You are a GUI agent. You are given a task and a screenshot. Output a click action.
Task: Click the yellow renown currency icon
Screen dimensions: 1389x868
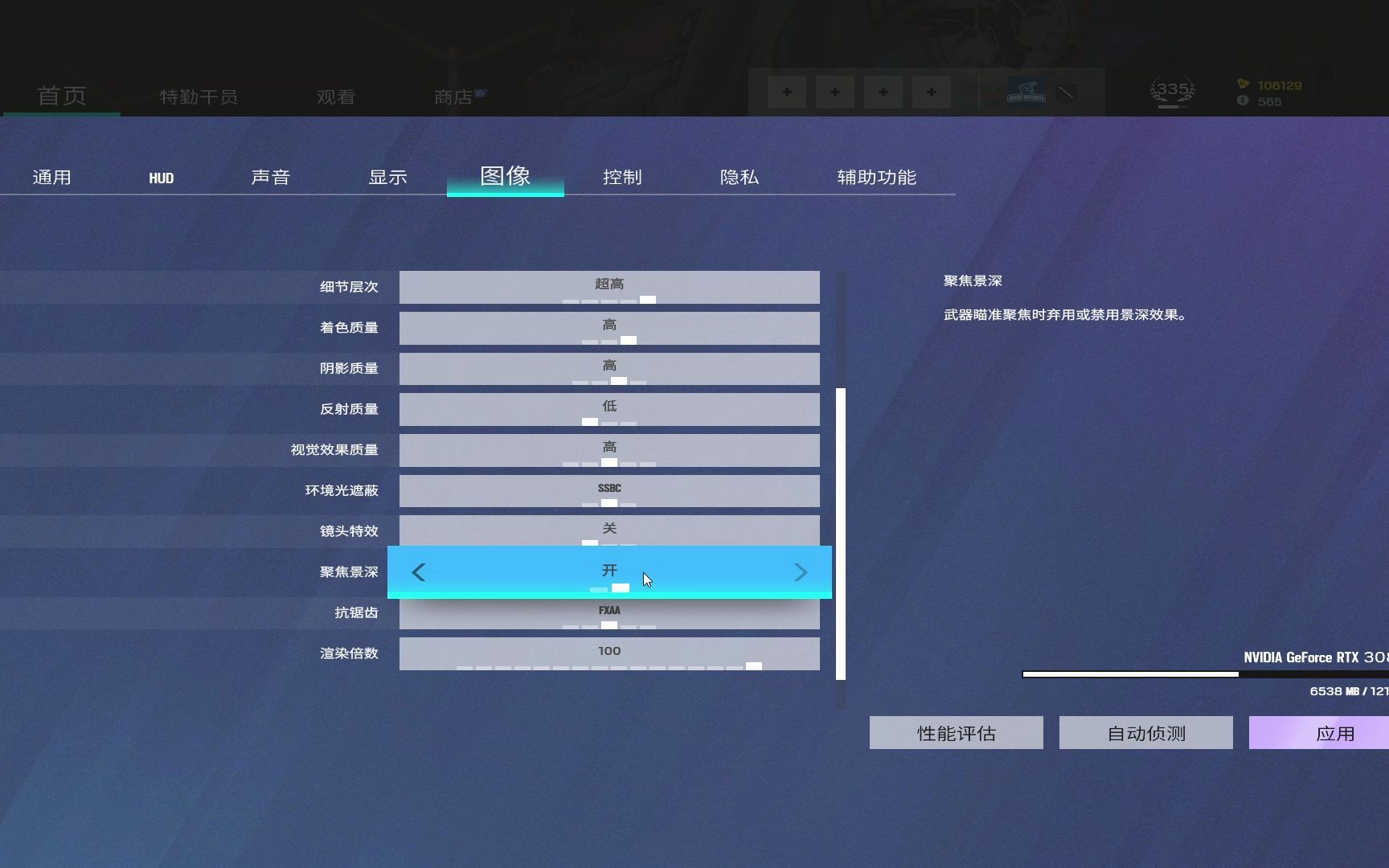click(x=1244, y=85)
